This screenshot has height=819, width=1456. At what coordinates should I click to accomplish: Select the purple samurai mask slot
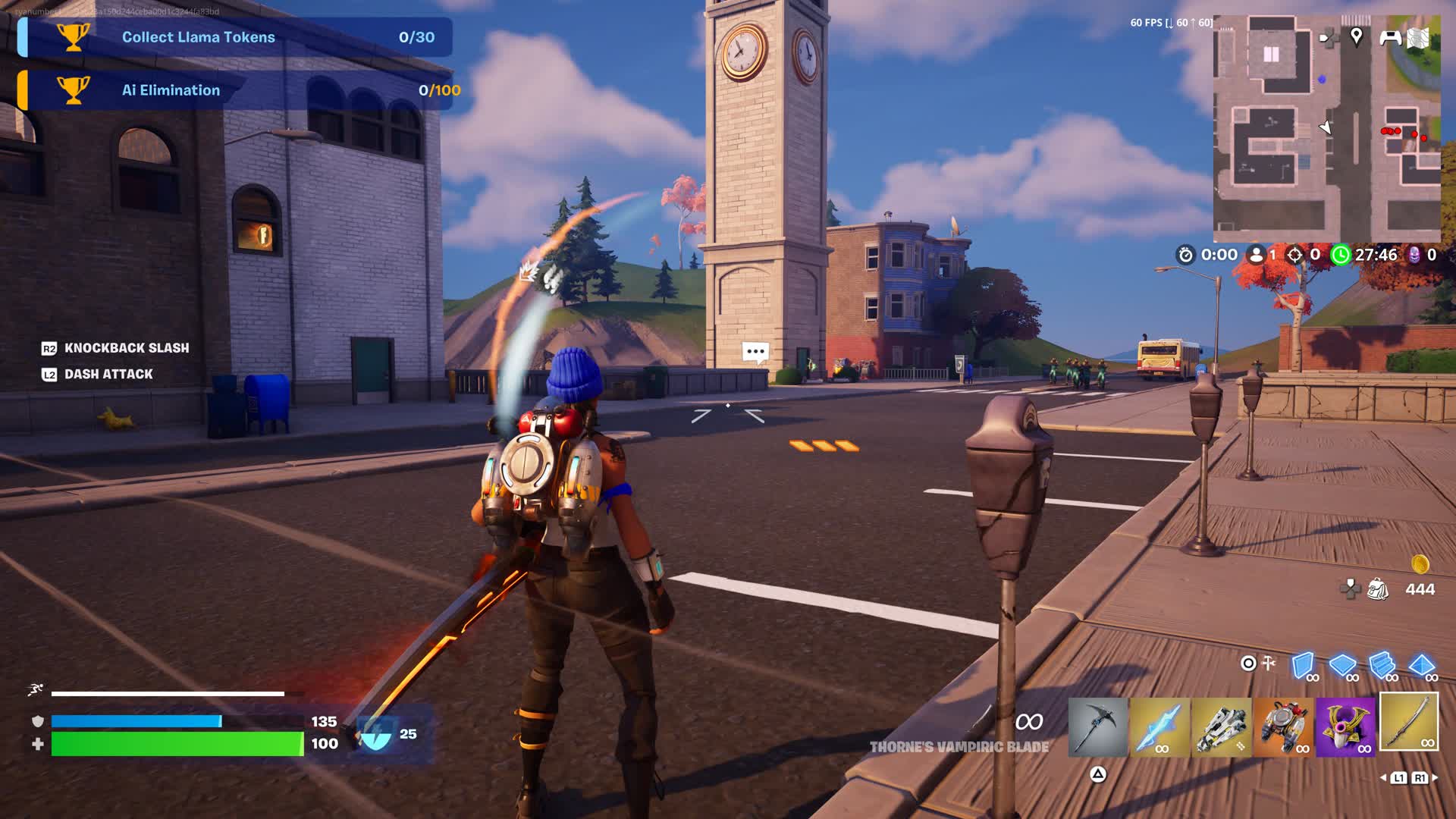(x=1345, y=727)
